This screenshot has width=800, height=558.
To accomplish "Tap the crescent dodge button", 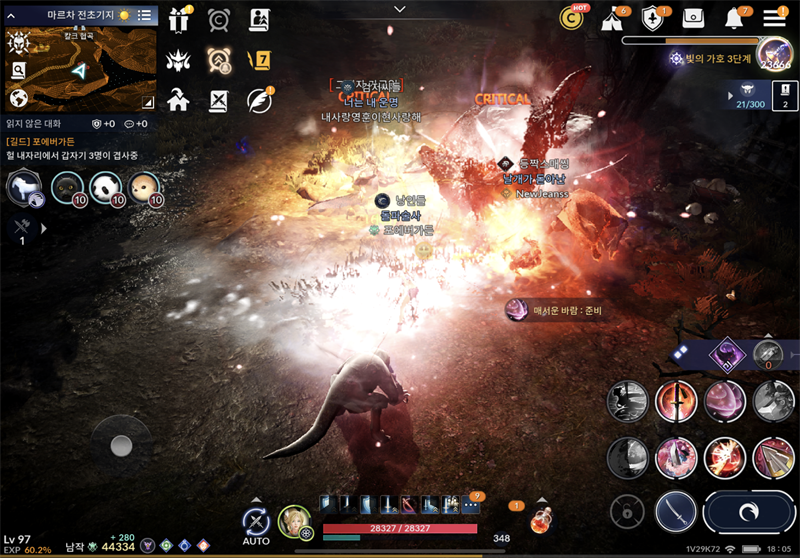I will [x=748, y=511].
